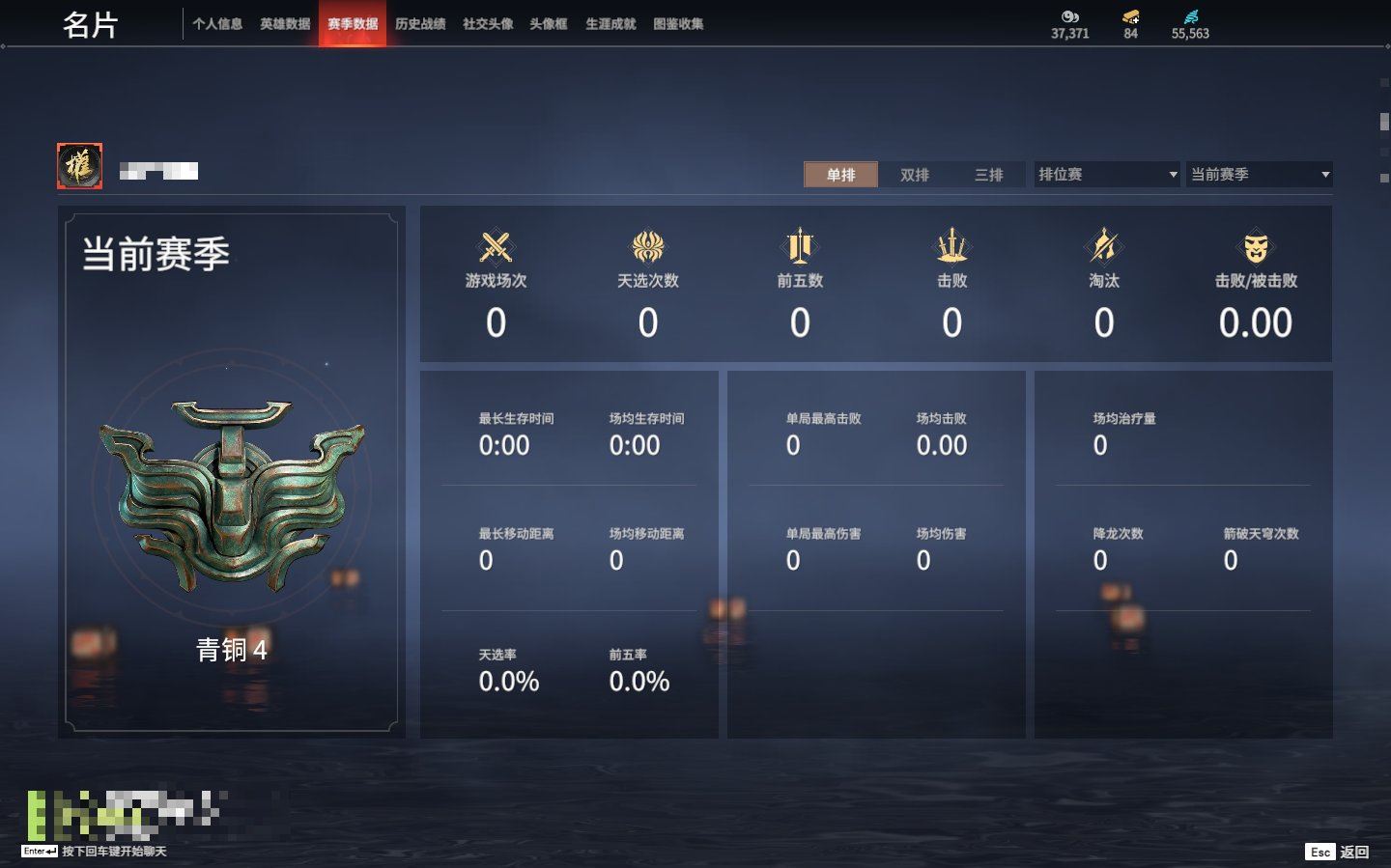Open the 社交头像 tab
Image resolution: width=1391 pixels, height=868 pixels.
pos(488,24)
